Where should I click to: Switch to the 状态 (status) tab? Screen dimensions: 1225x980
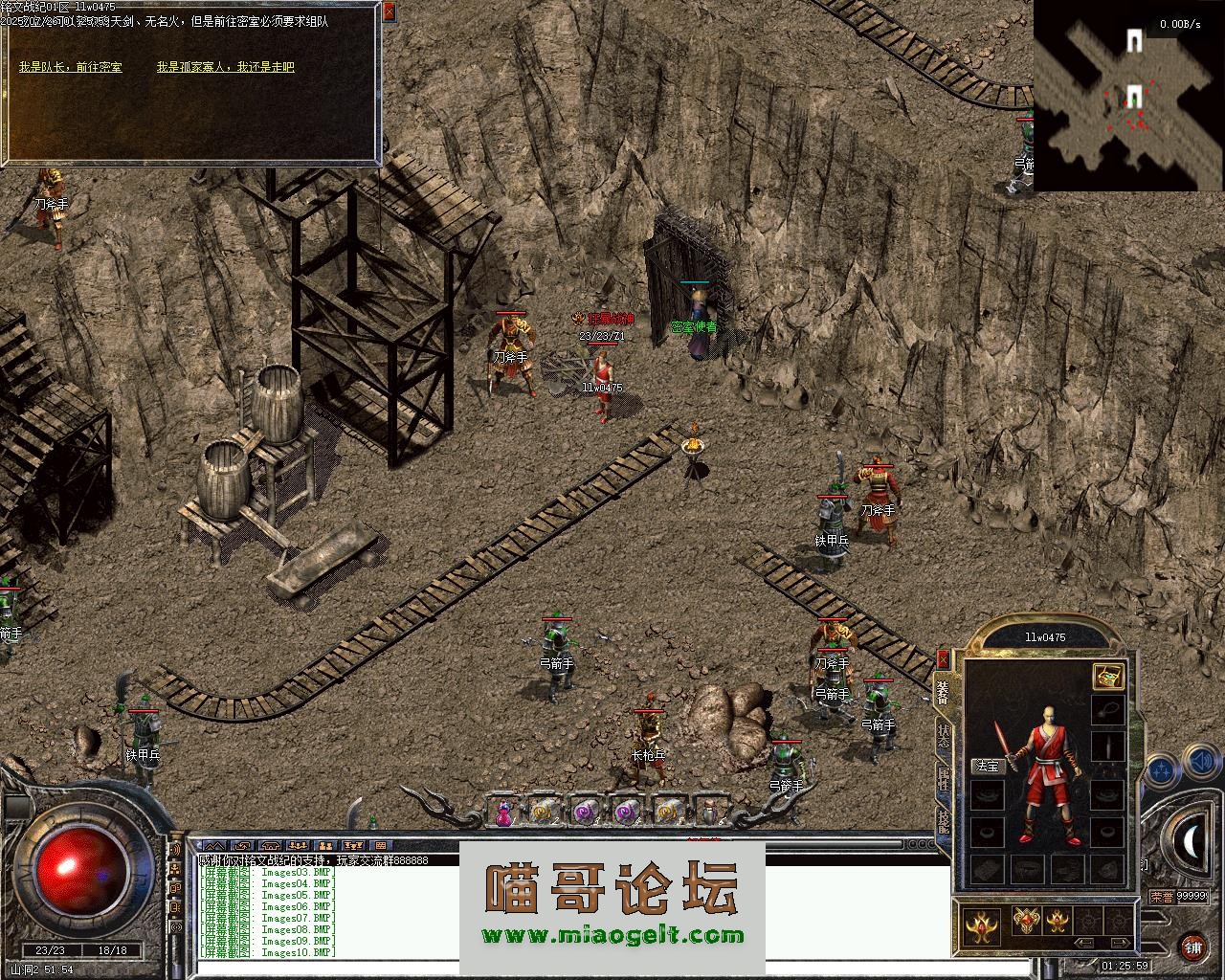point(944,735)
